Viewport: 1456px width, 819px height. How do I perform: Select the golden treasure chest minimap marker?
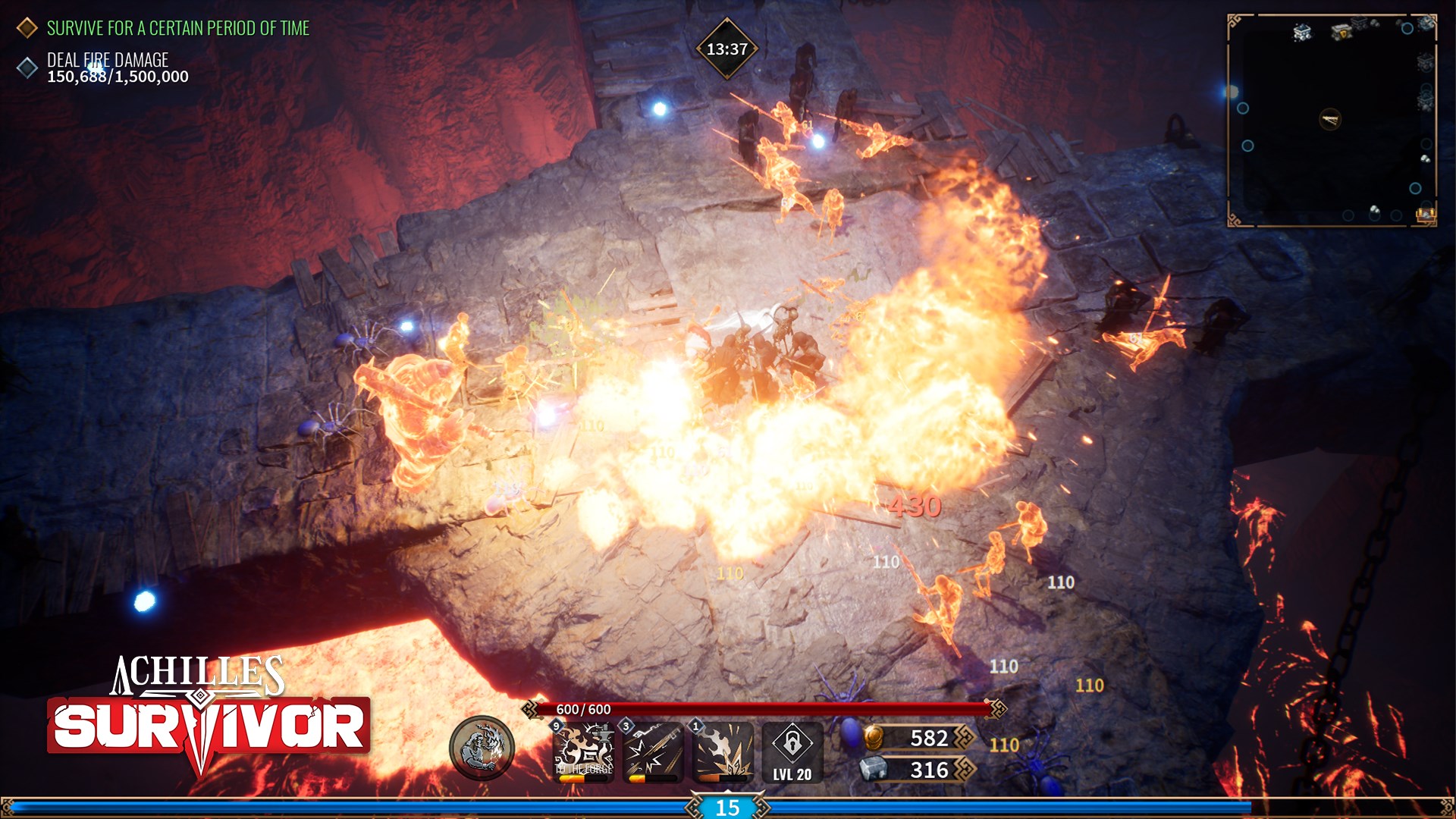click(x=1426, y=215)
